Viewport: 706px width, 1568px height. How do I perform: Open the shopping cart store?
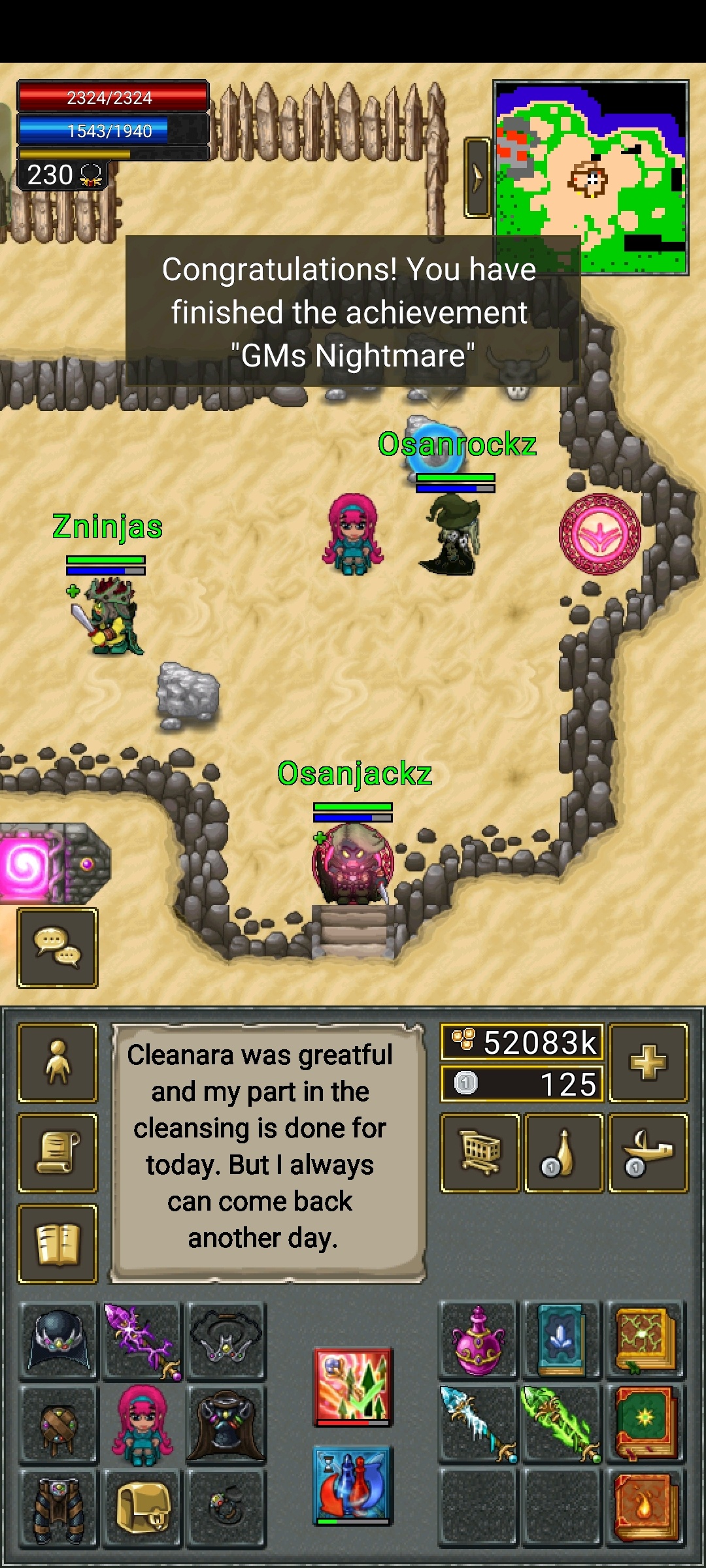click(480, 1153)
